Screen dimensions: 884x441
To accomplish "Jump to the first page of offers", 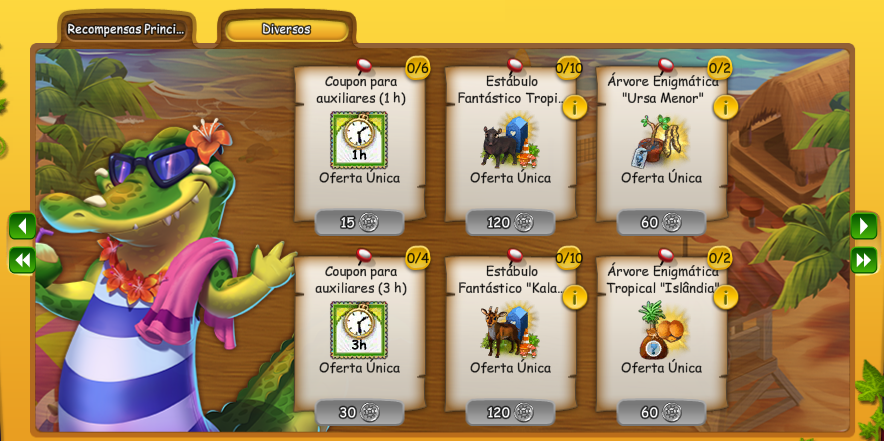I will [22, 260].
